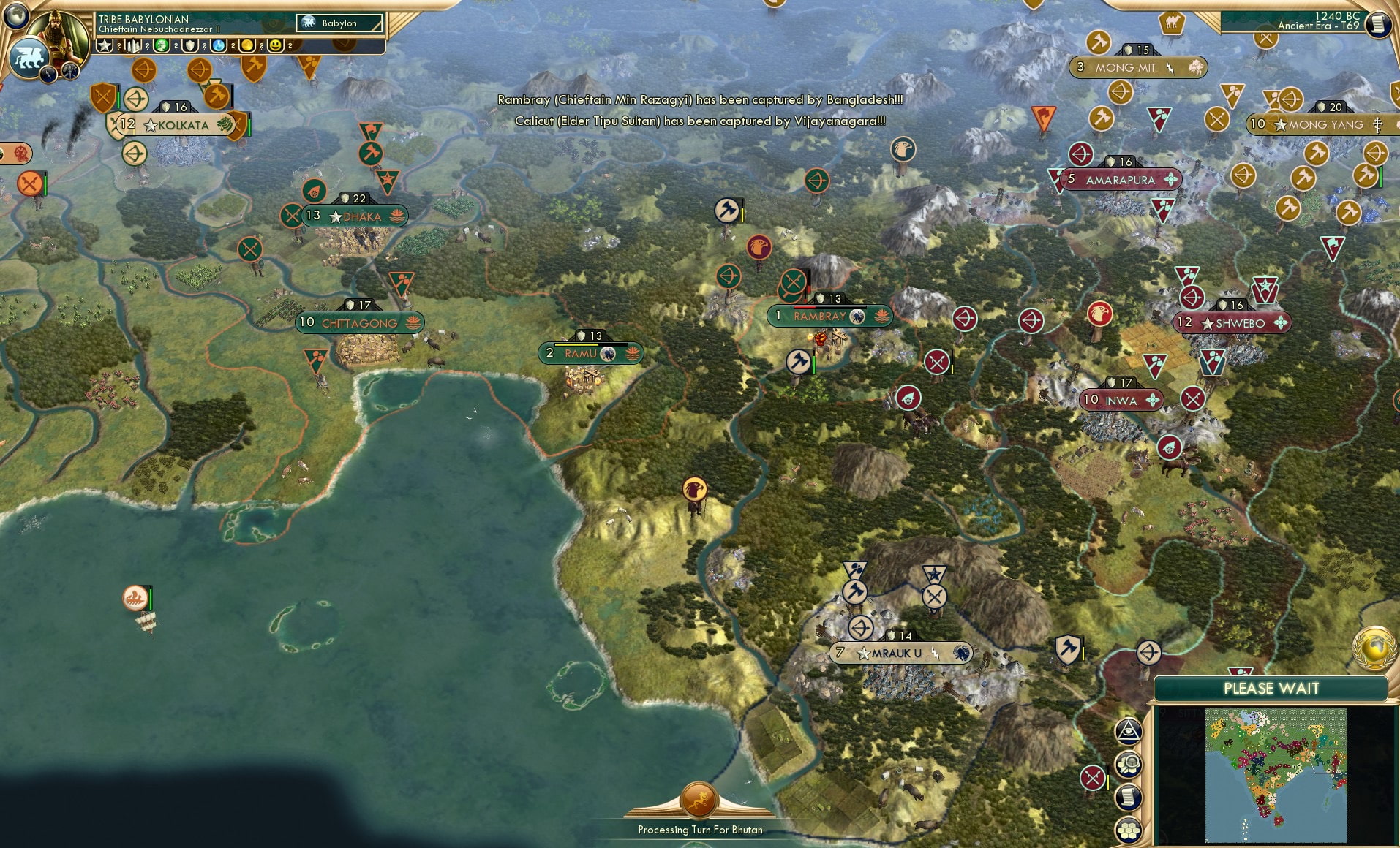Image resolution: width=1400 pixels, height=848 pixels.
Task: Click the reveal-map eye pyramid icon
Action: (1129, 731)
